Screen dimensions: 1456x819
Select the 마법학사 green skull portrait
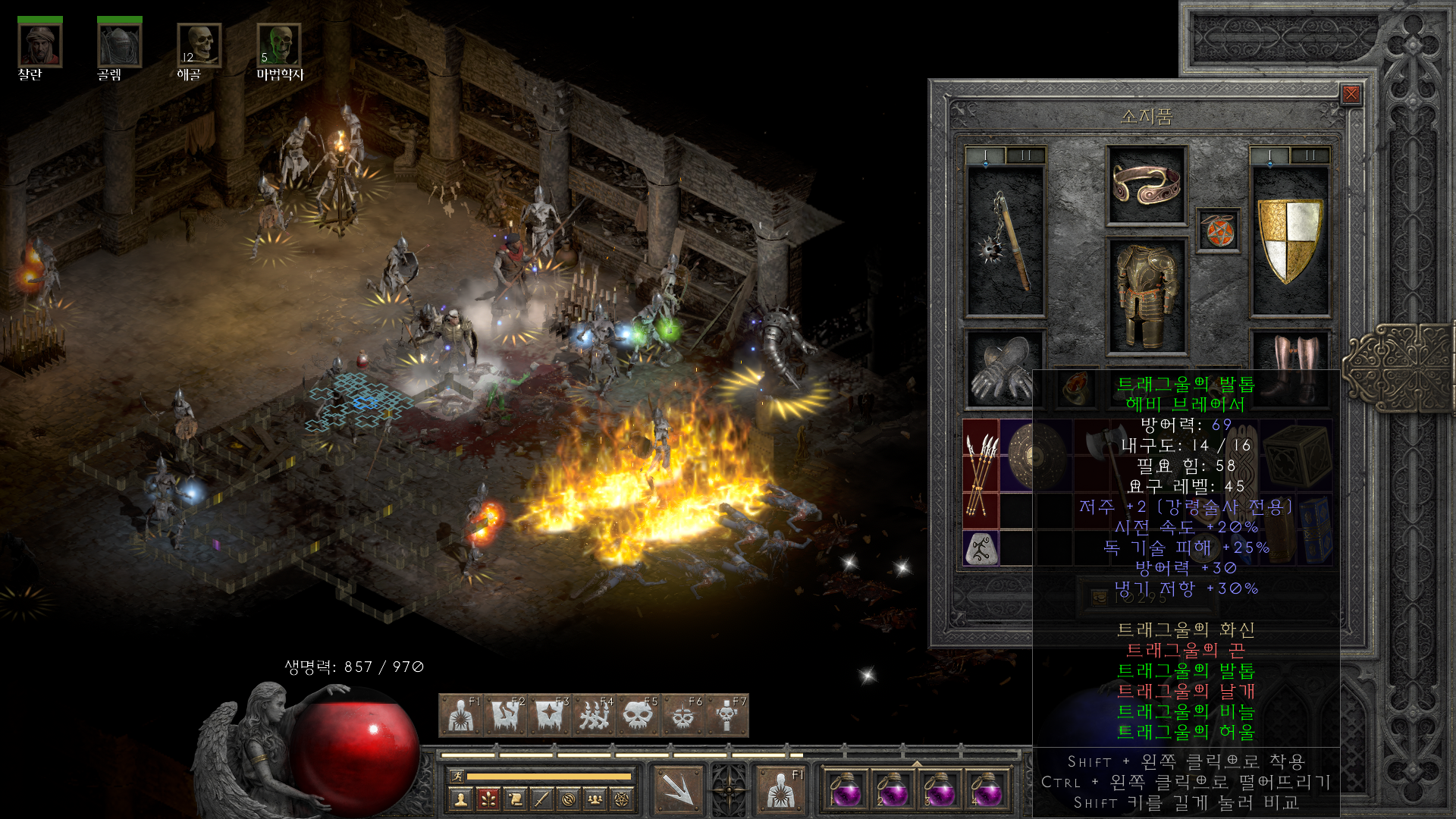(279, 45)
